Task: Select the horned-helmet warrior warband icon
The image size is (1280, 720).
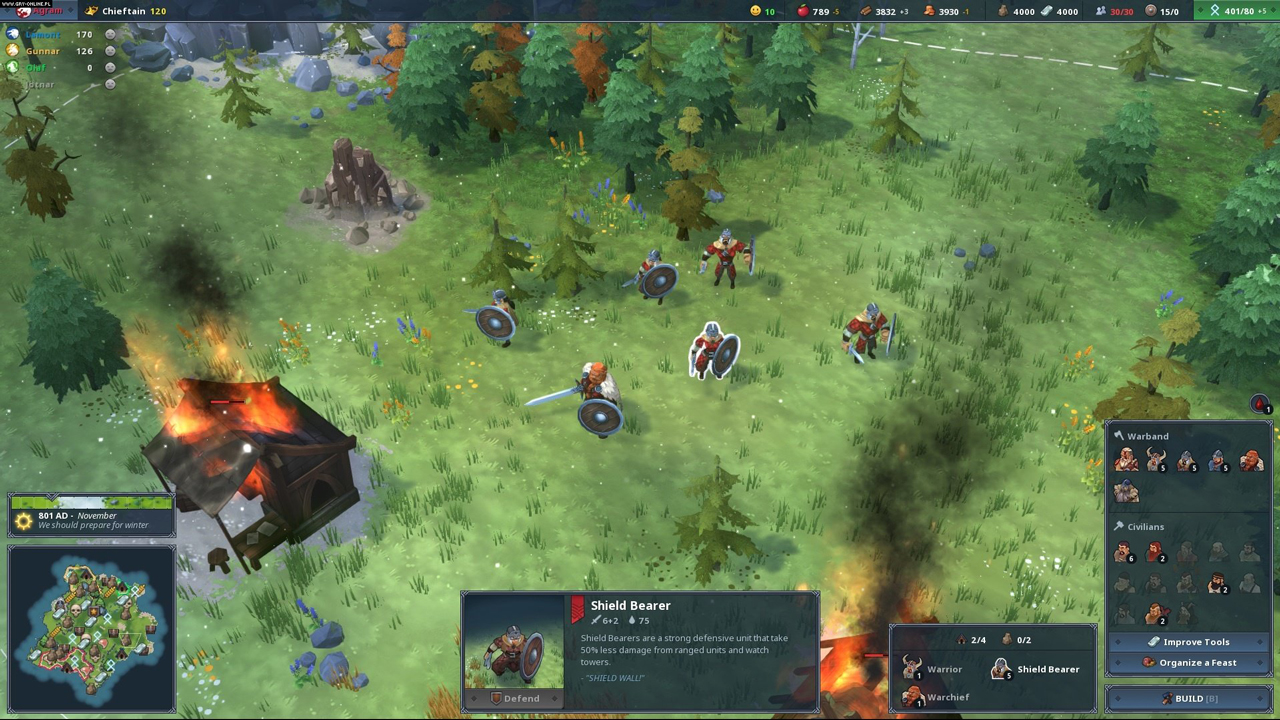Action: pos(1157,459)
